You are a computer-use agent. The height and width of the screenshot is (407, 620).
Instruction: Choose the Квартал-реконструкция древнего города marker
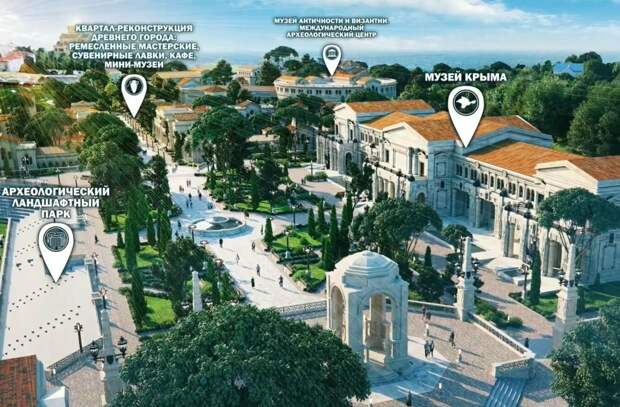[x=133, y=90]
